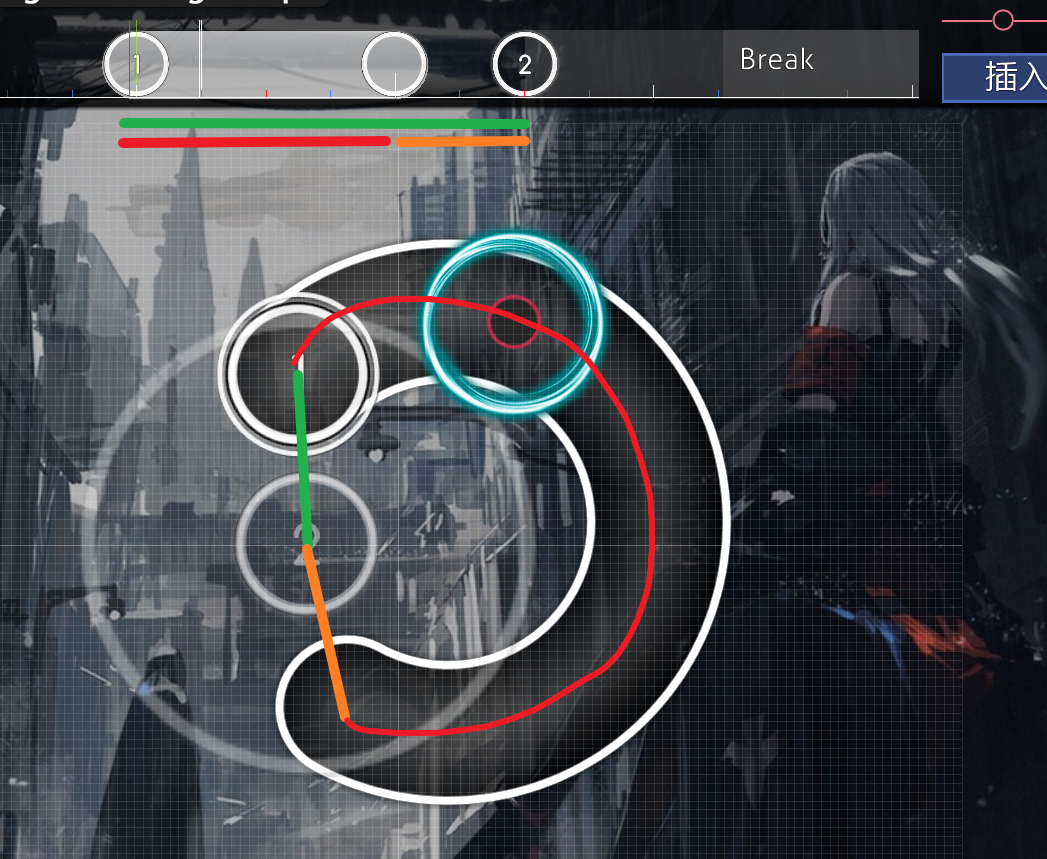Select hit object 2 on the timeline
The image size is (1047, 859).
point(524,65)
